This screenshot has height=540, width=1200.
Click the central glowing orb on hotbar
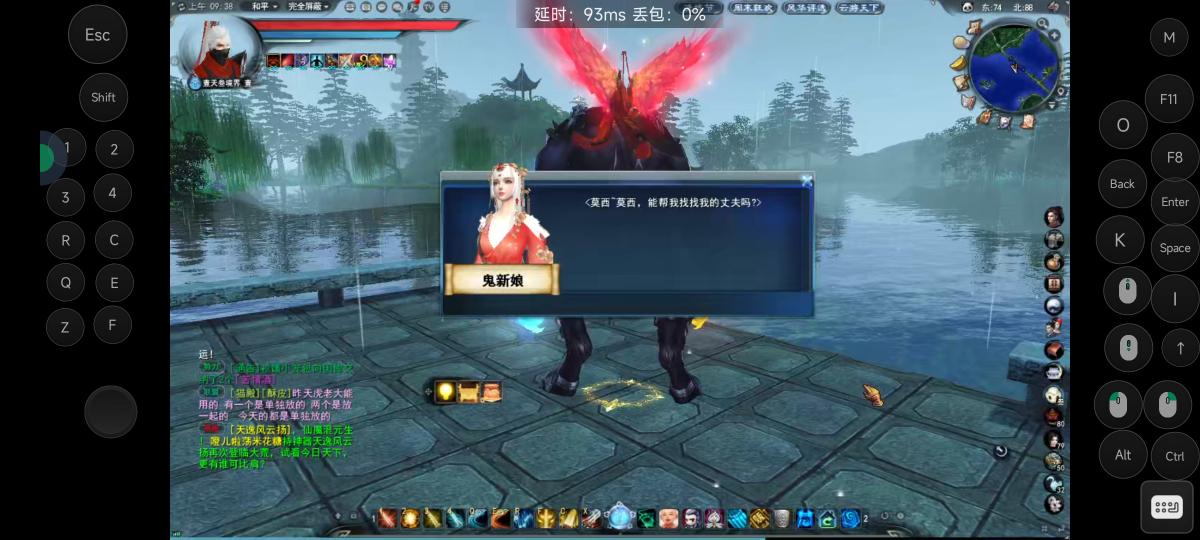pos(620,517)
